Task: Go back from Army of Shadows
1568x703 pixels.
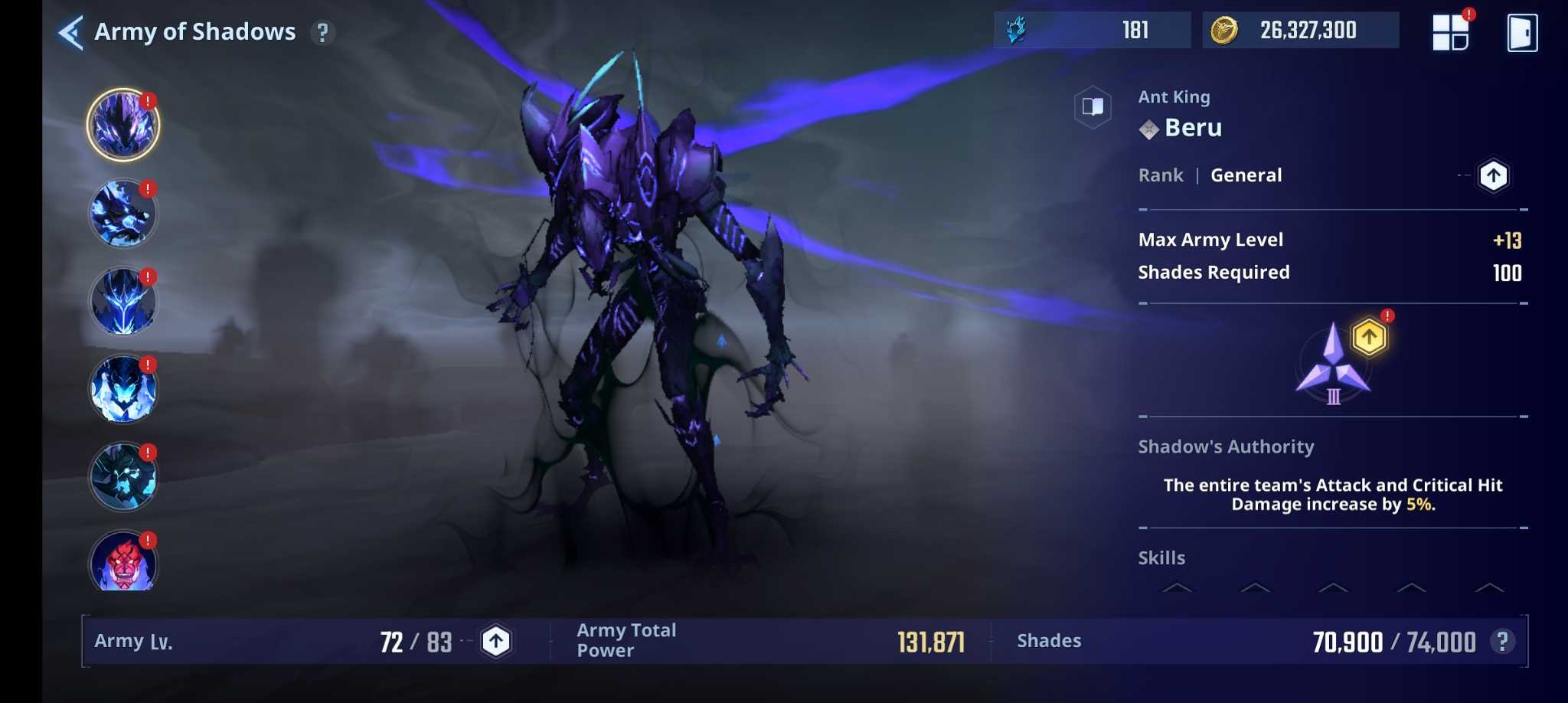Action: coord(70,32)
